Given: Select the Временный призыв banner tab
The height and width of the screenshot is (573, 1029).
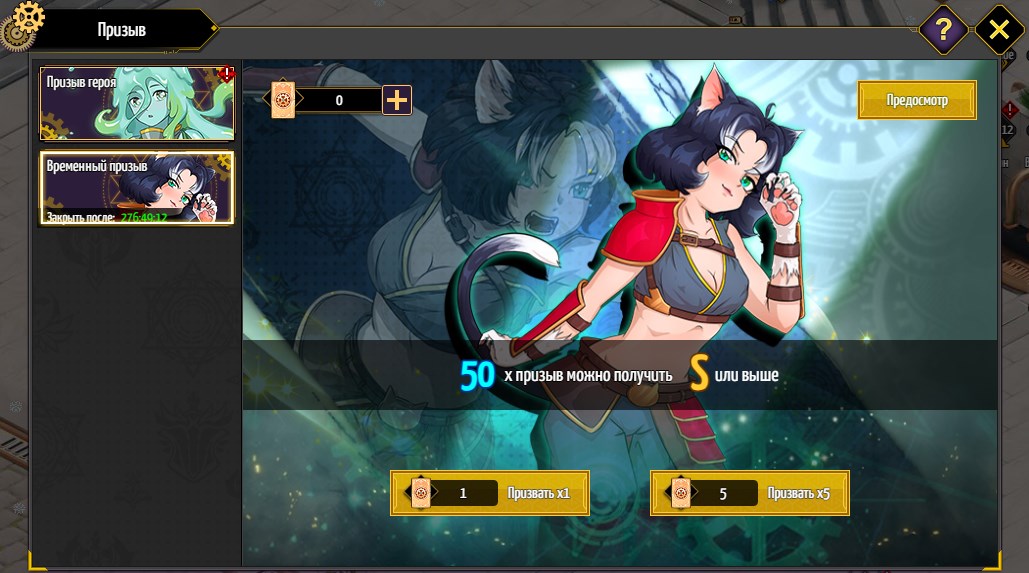Looking at the screenshot, I should [x=137, y=187].
